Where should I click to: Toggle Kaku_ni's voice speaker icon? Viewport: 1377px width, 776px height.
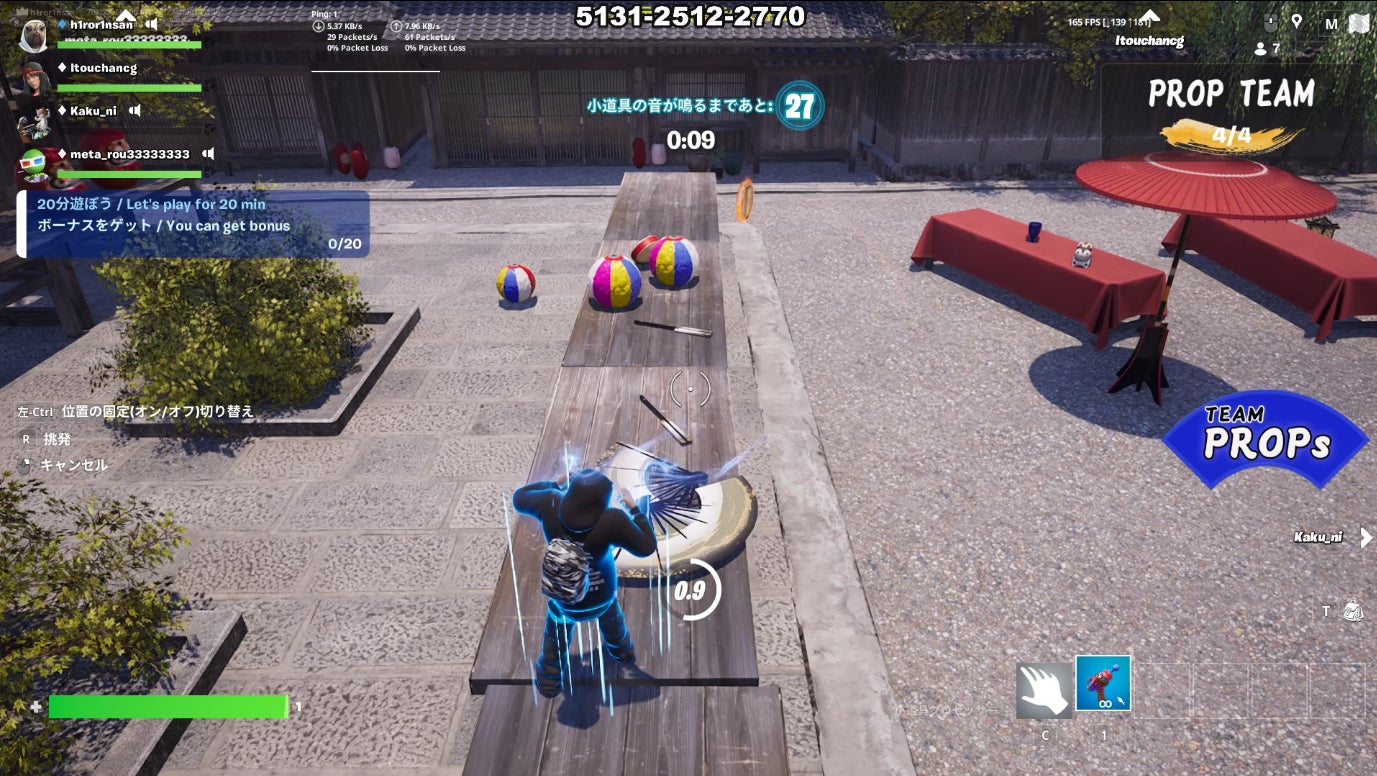pyautogui.click(x=135, y=111)
